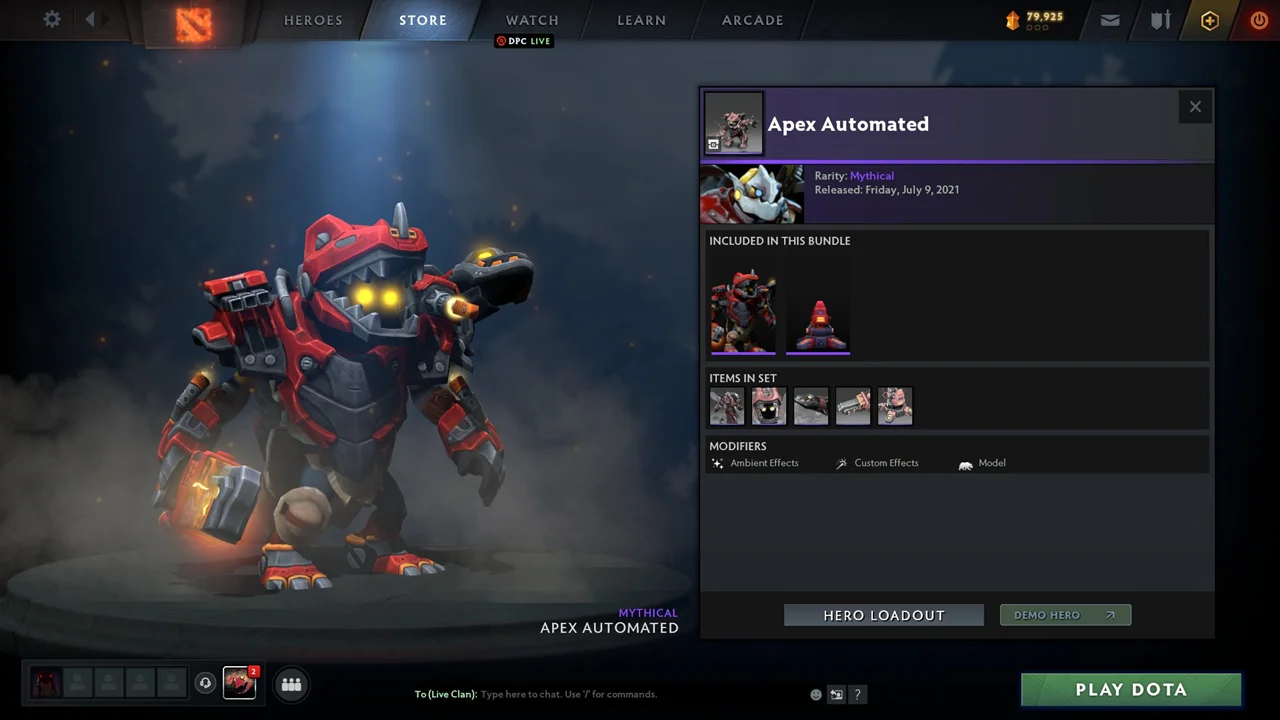
Task: Go to the Arcade tab
Action: pos(753,20)
